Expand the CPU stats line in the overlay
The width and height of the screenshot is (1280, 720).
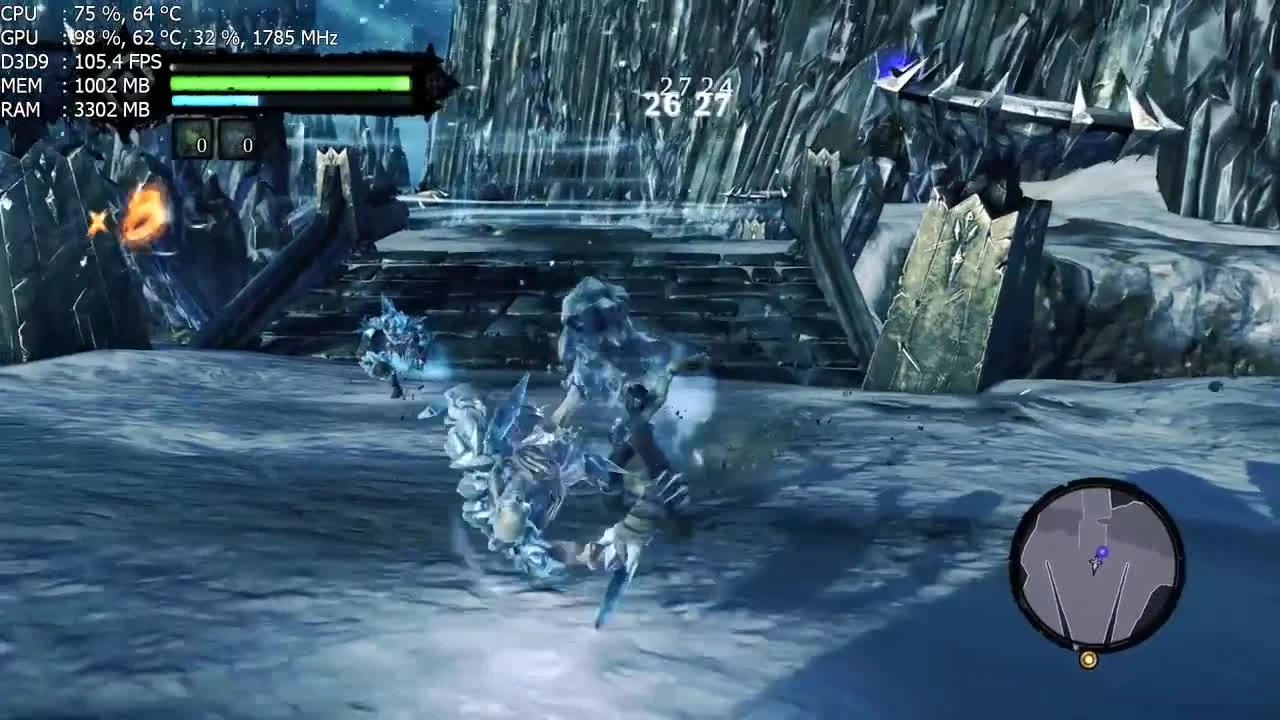coord(80,15)
